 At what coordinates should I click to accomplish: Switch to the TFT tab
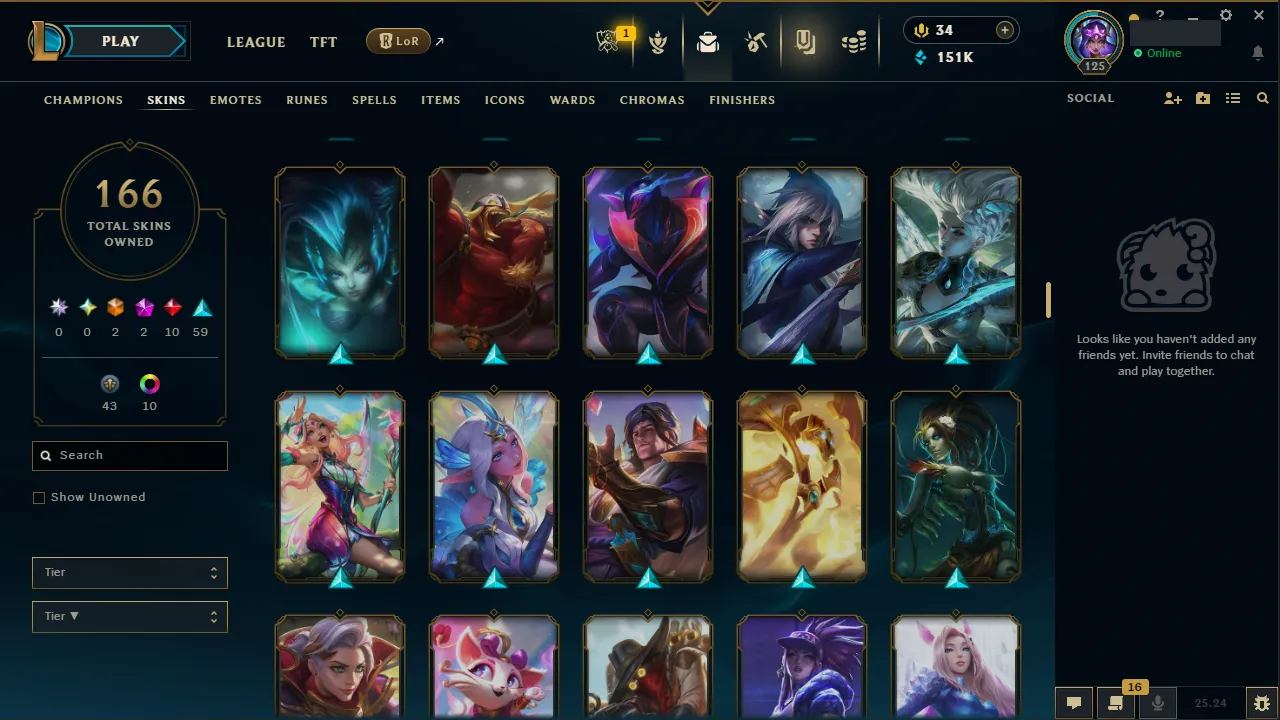pos(323,42)
